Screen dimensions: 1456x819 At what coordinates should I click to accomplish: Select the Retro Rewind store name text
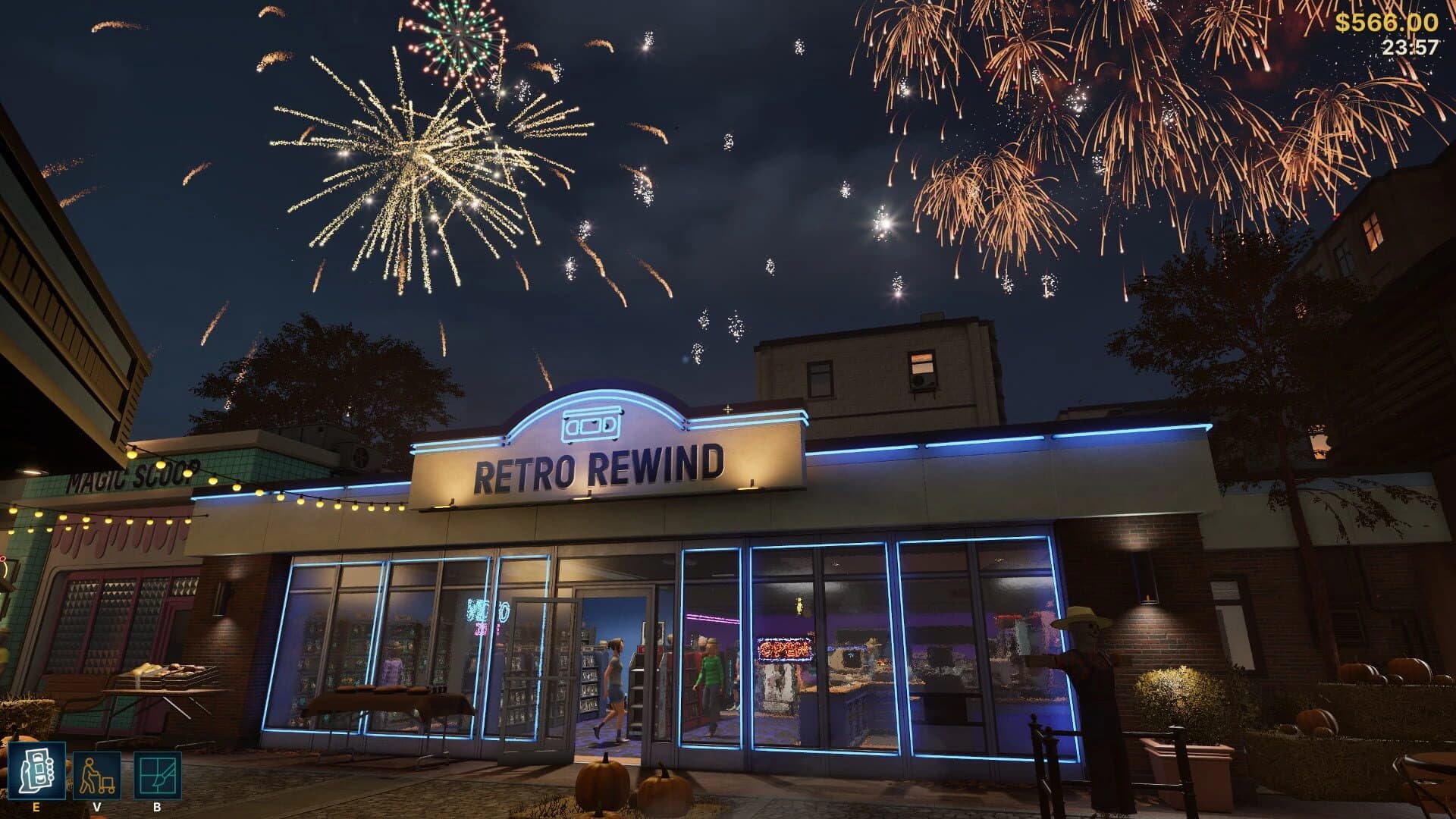[x=599, y=470]
